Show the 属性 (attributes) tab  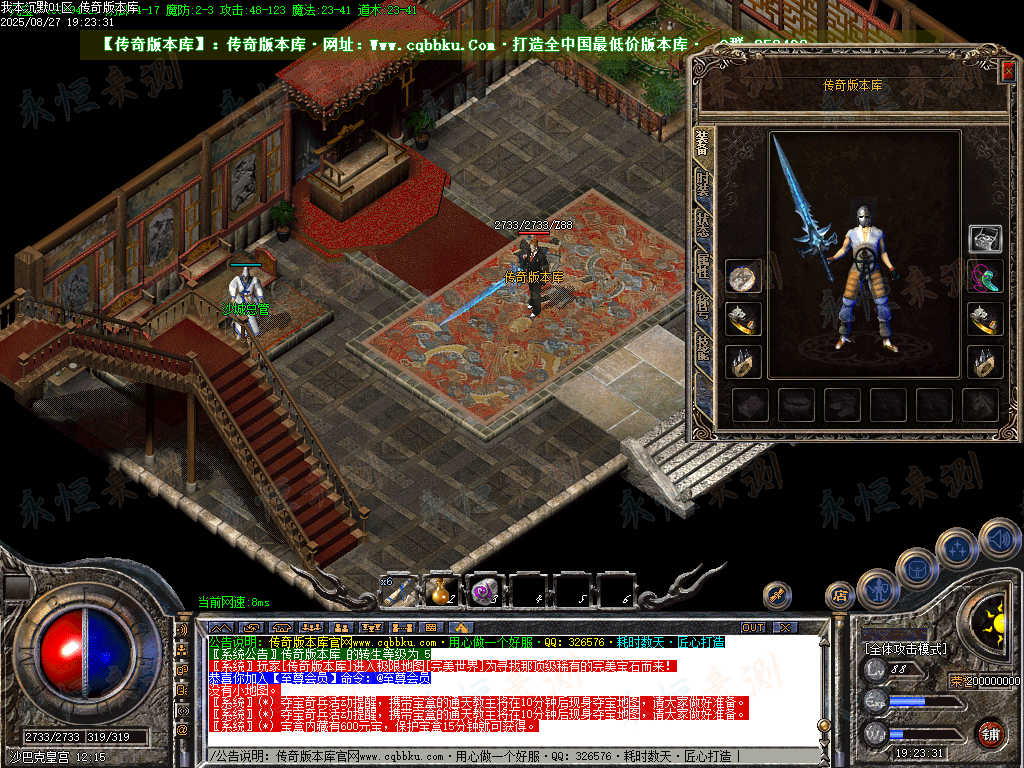(703, 263)
